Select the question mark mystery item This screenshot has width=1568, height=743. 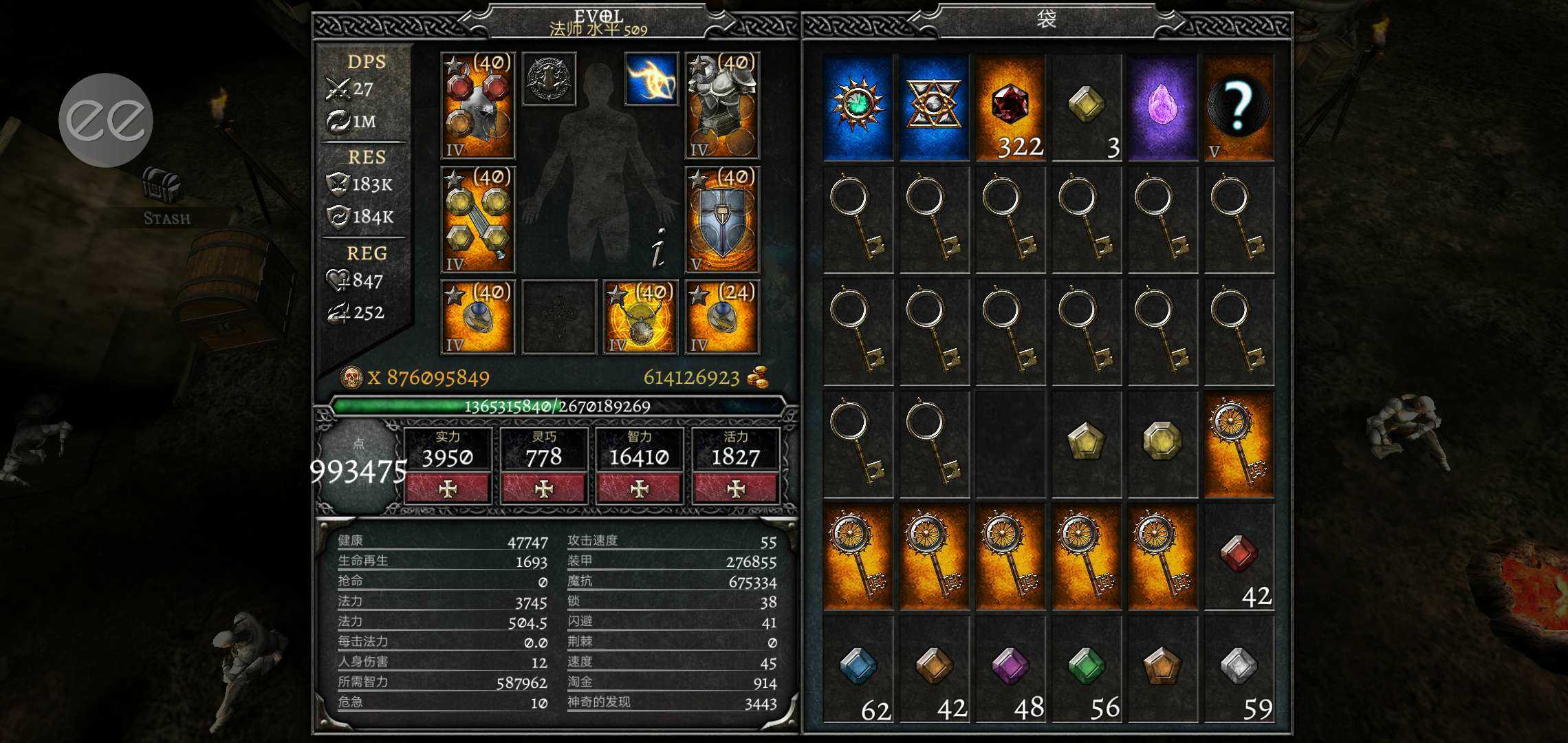1239,107
